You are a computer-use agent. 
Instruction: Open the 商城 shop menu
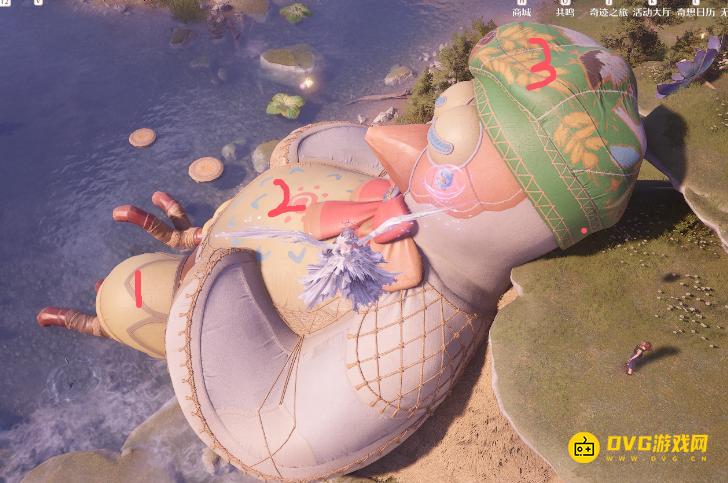pyautogui.click(x=521, y=9)
